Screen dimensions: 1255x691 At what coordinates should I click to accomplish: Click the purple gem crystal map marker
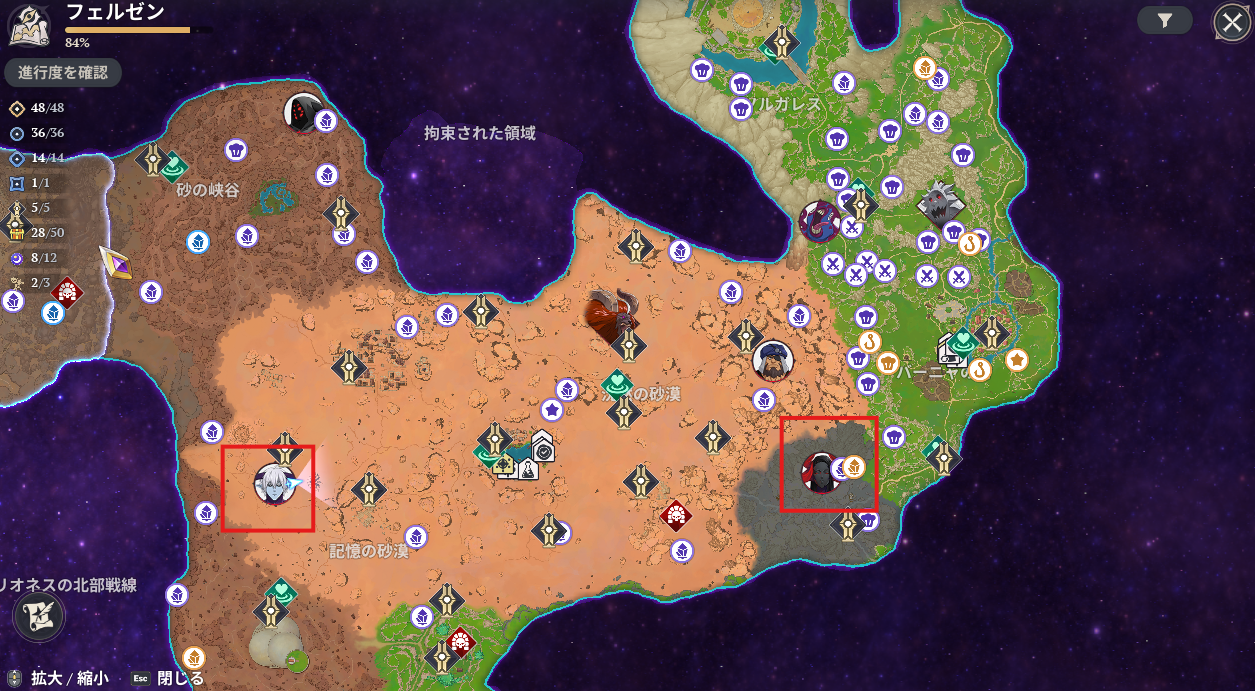click(x=115, y=263)
